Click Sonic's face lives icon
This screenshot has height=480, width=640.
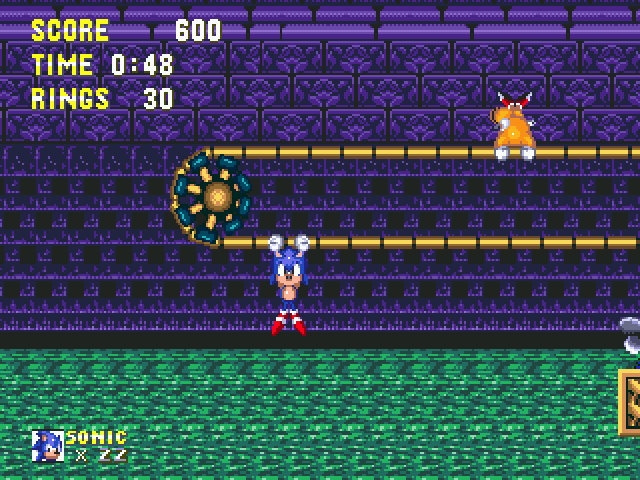pos(47,446)
